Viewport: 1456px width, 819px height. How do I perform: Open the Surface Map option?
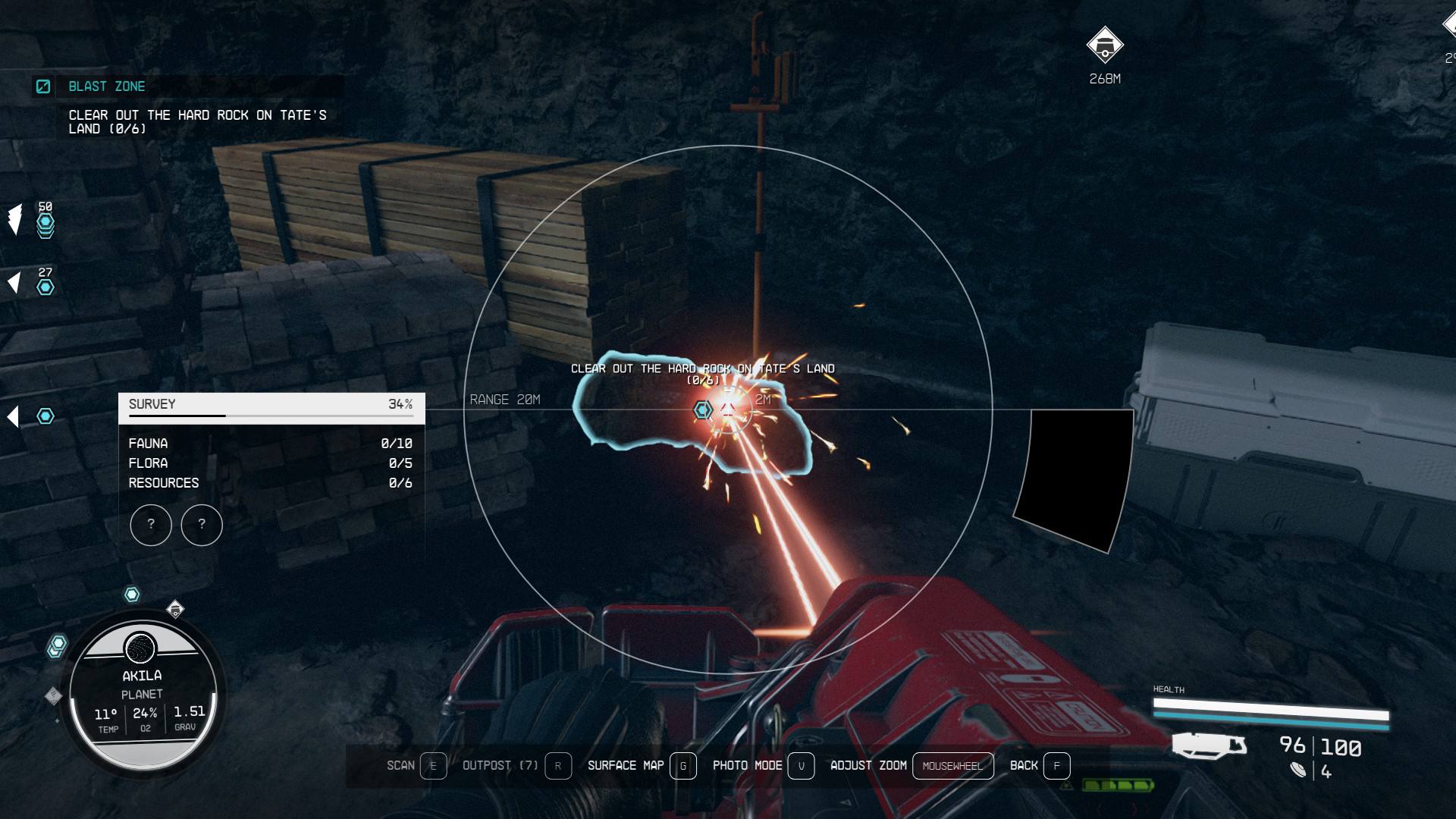[x=641, y=766]
